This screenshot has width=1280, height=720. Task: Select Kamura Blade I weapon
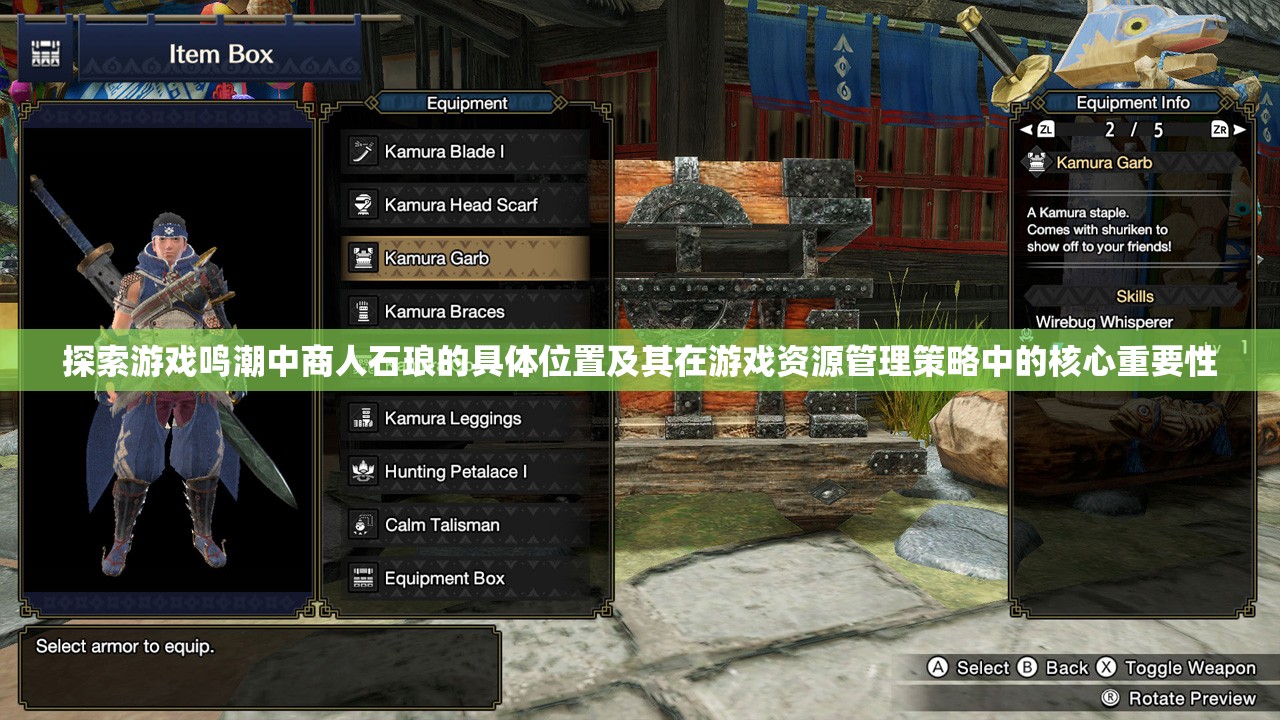point(465,152)
